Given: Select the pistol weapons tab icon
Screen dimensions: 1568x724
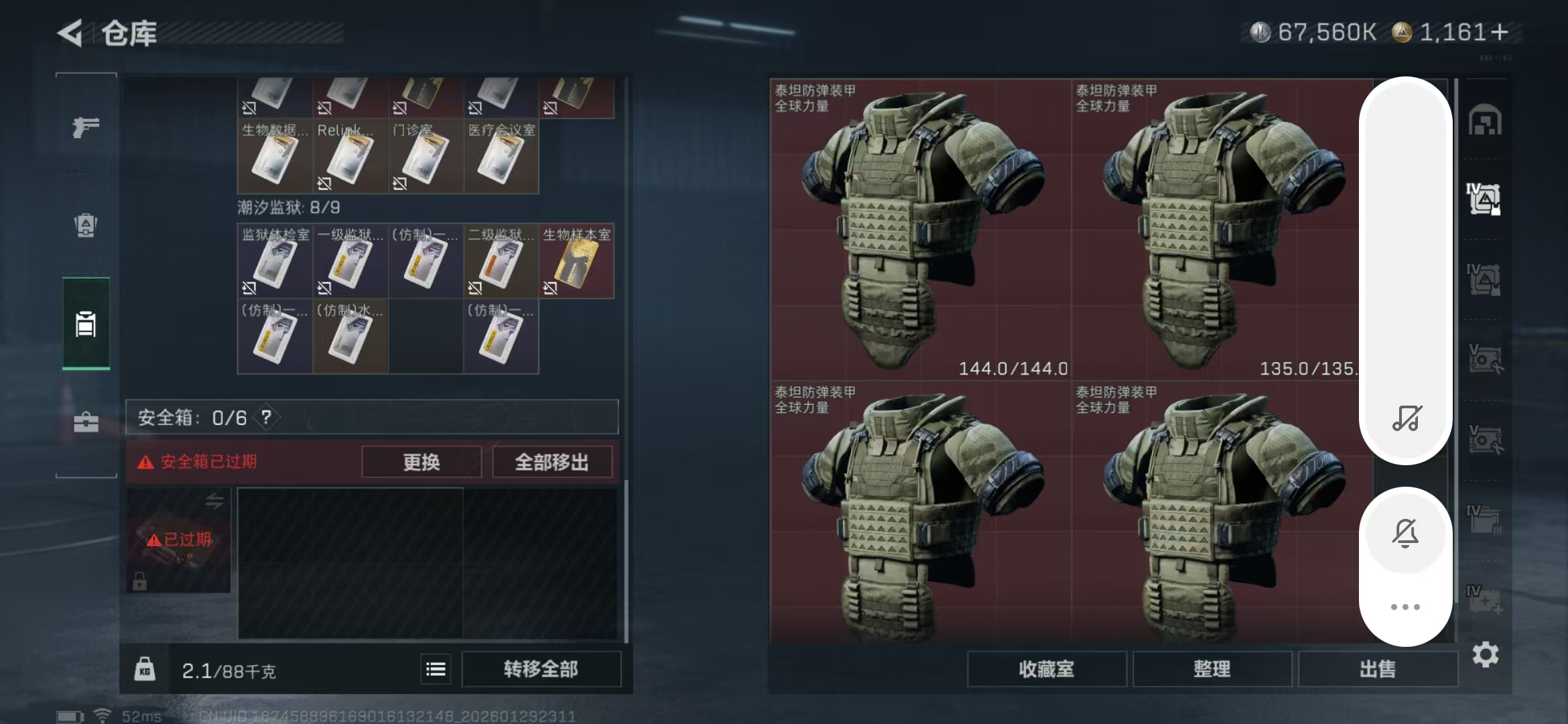Looking at the screenshot, I should click(x=85, y=127).
